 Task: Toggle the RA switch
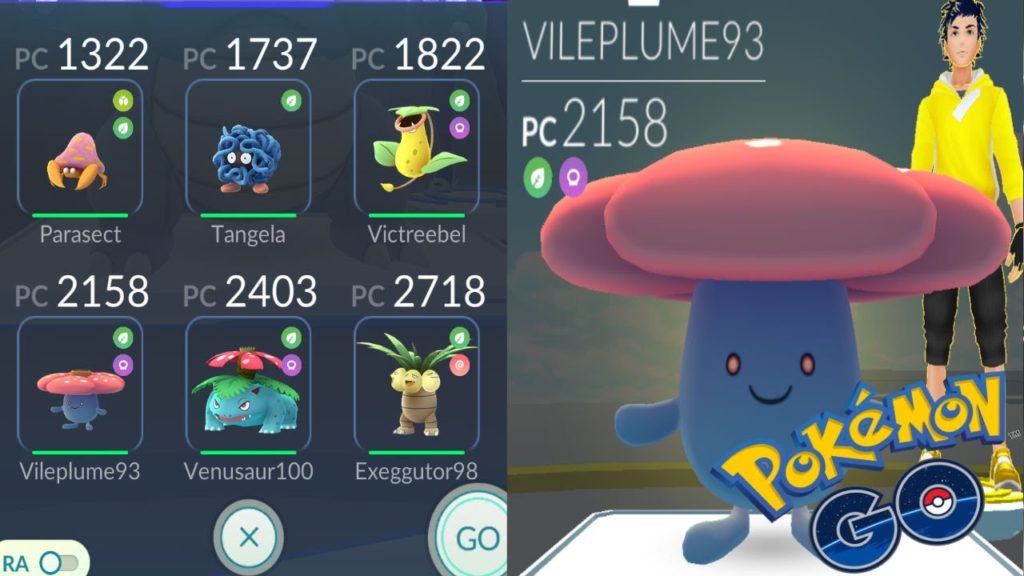(58, 562)
